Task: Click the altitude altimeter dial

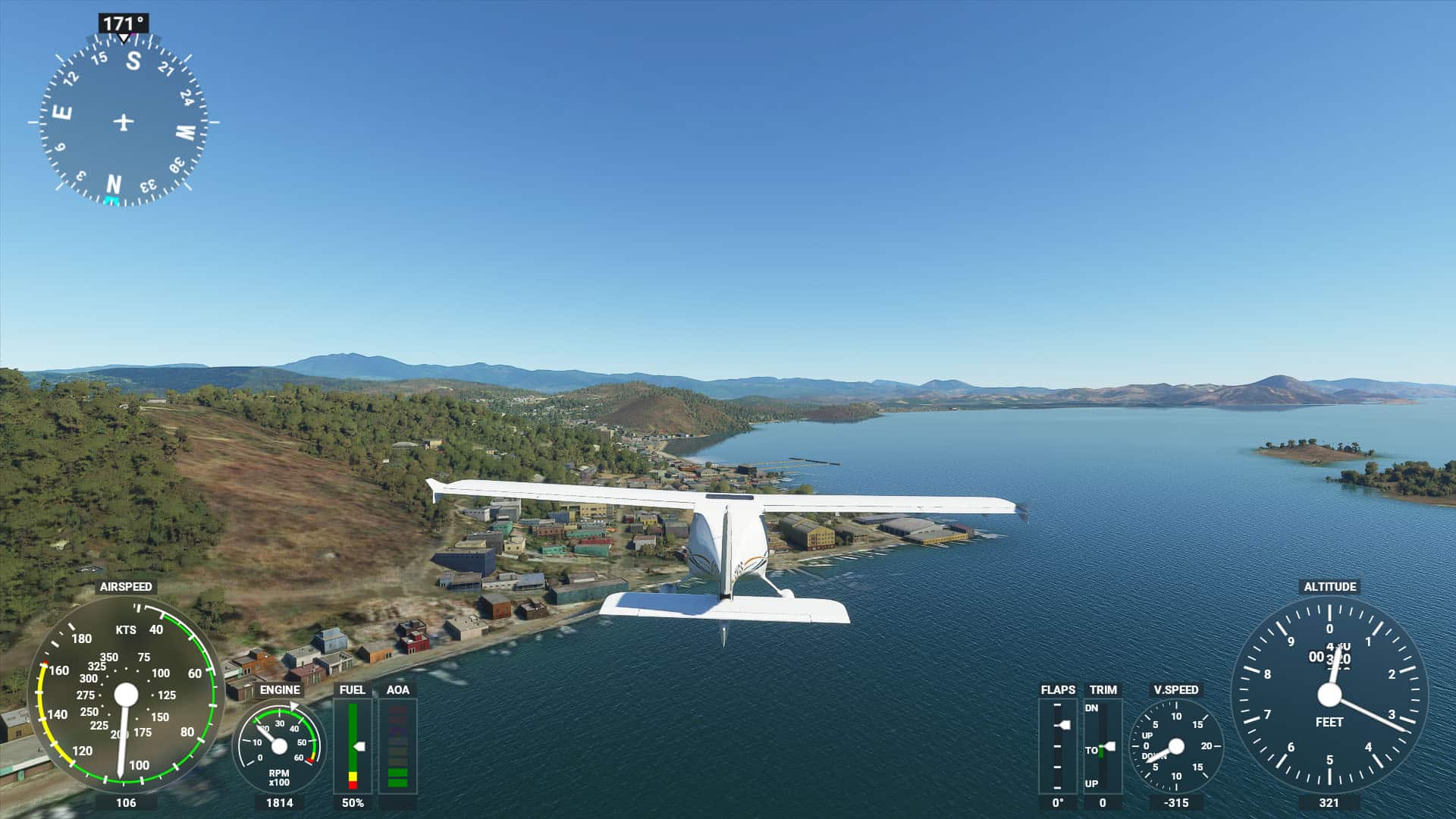Action: 1329,695
